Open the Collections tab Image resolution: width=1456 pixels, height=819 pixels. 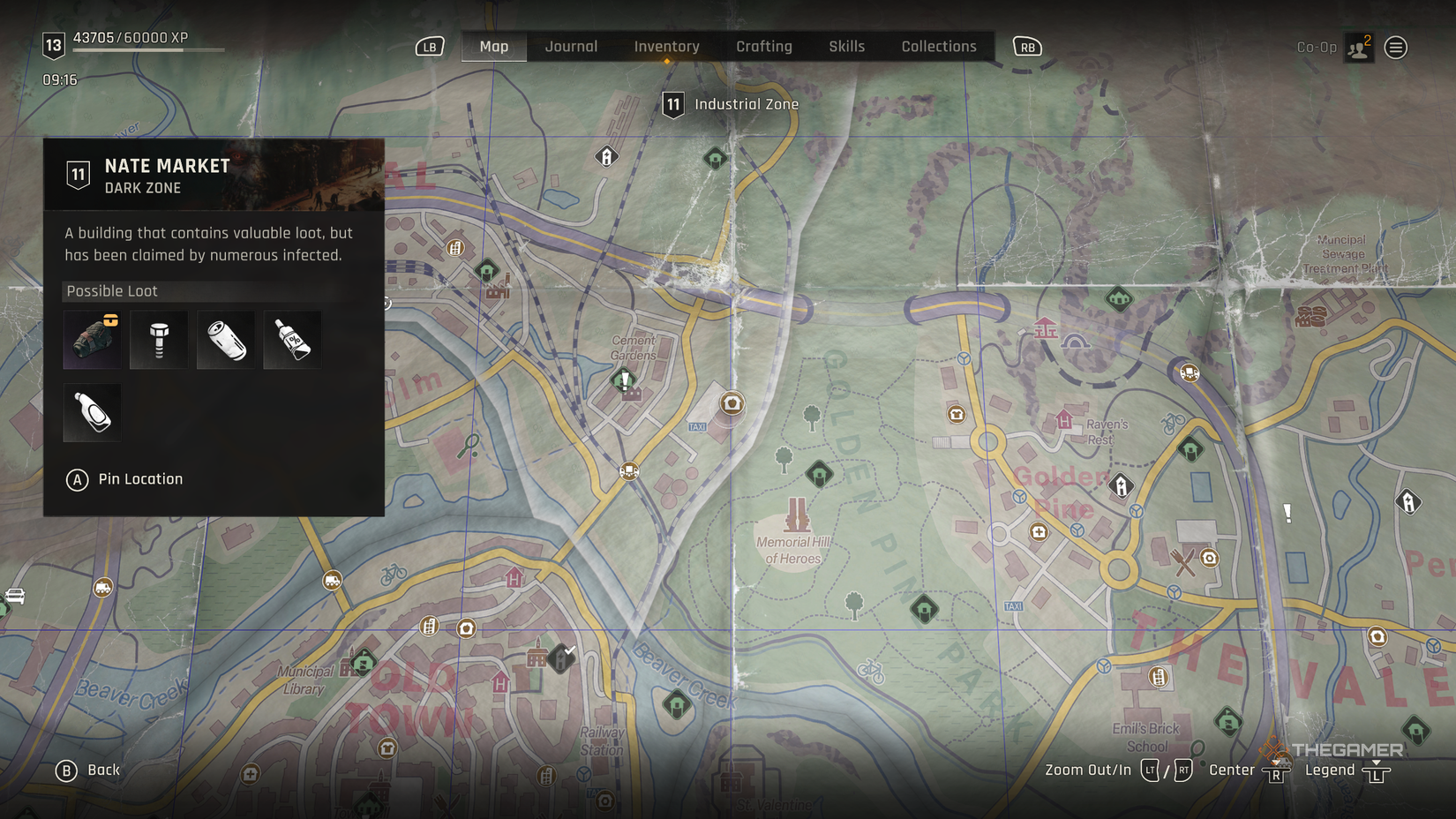[938, 46]
